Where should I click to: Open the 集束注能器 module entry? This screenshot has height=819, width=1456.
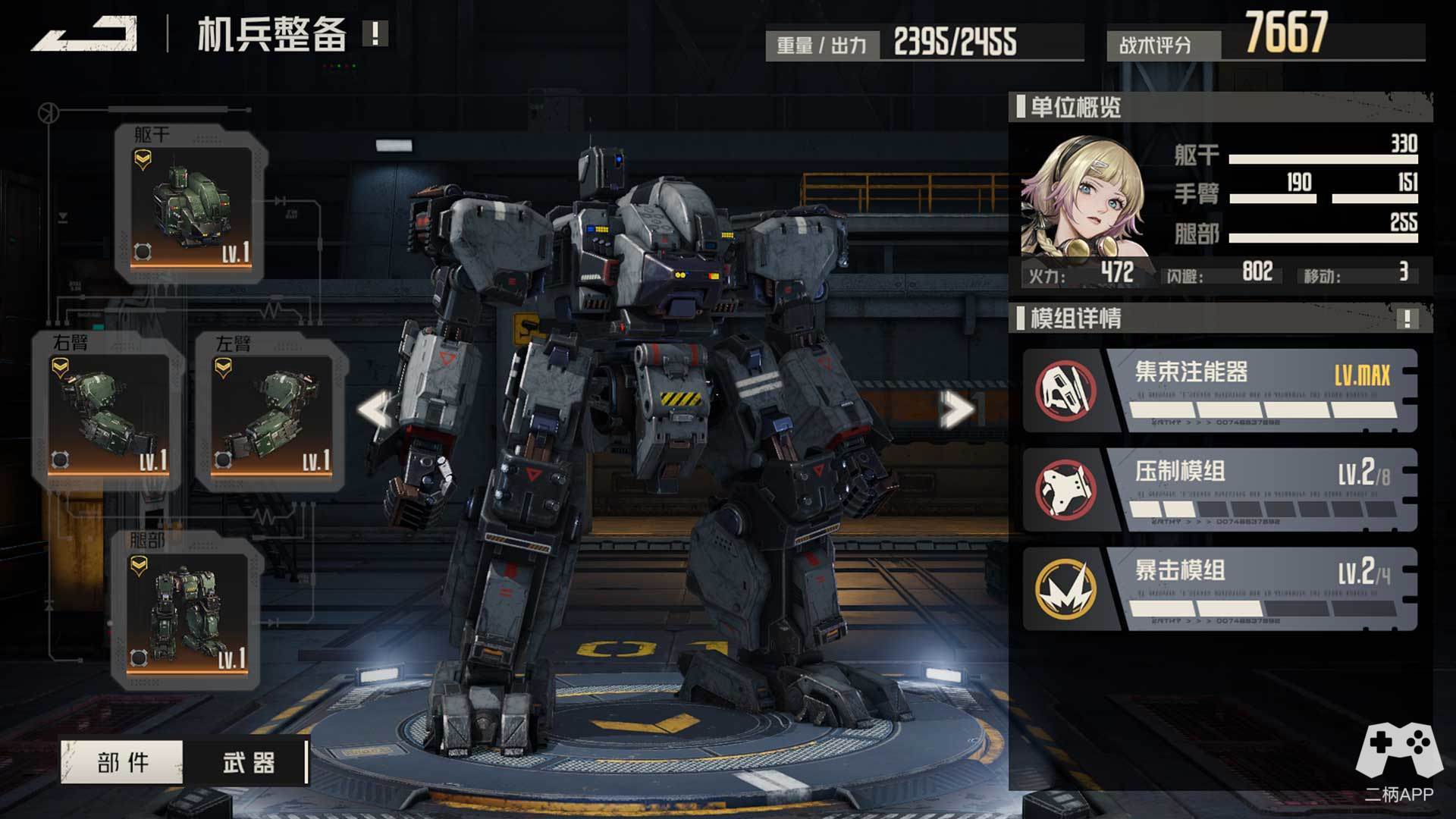pos(1220,391)
